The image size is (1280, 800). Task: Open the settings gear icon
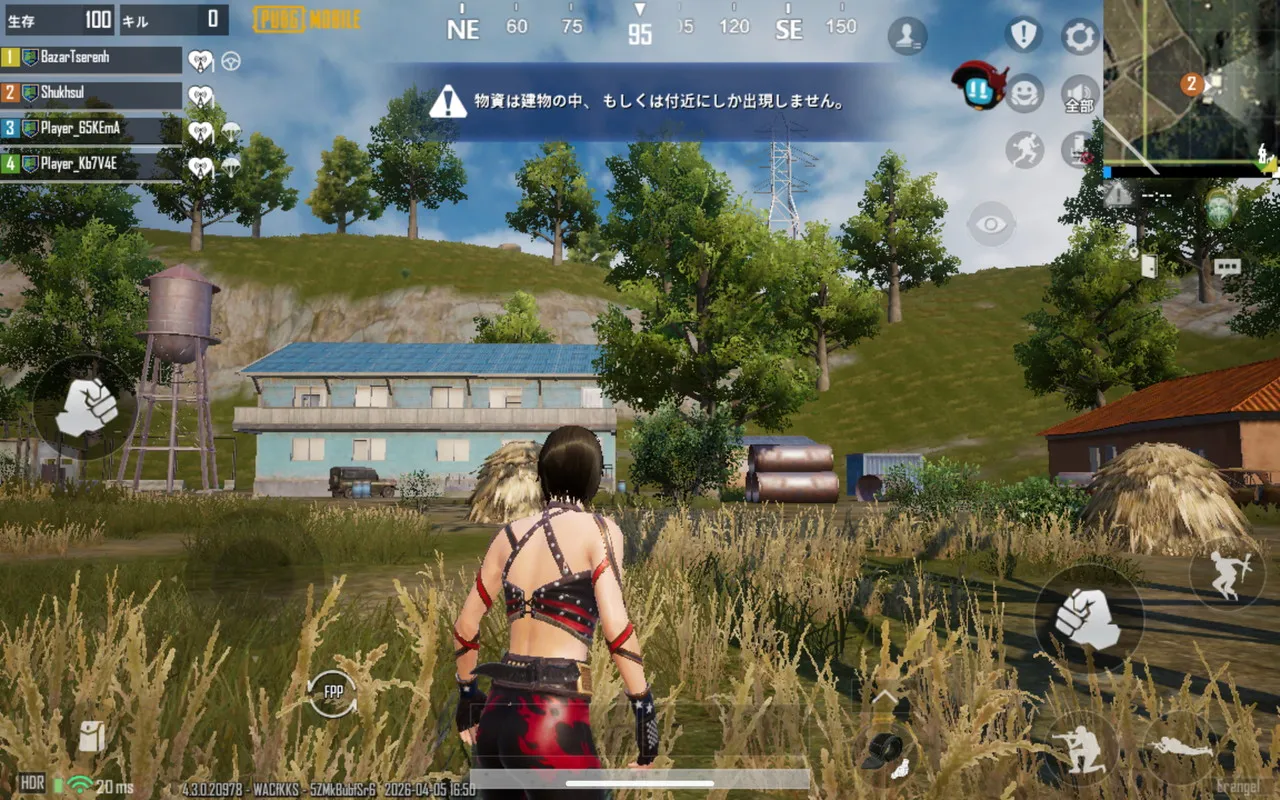[1078, 36]
